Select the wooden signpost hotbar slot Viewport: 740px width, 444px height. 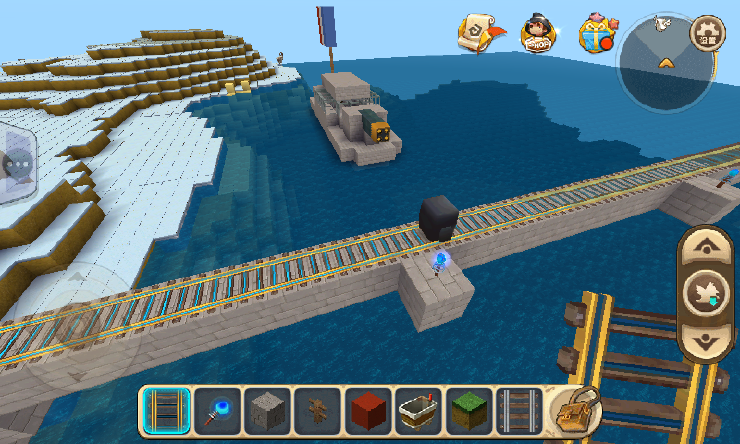pos(318,410)
